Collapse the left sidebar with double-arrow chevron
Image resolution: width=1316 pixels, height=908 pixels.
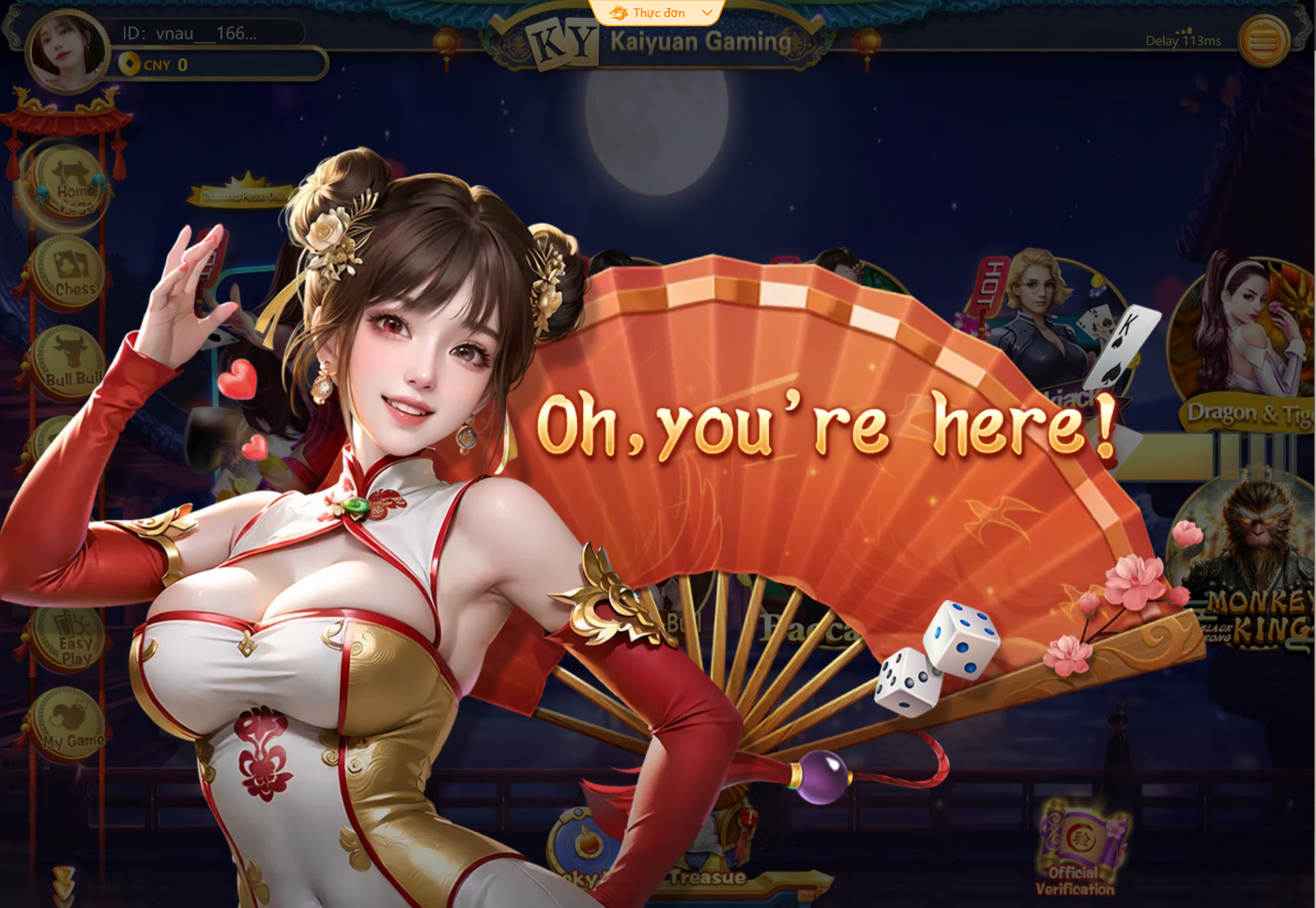click(x=64, y=883)
